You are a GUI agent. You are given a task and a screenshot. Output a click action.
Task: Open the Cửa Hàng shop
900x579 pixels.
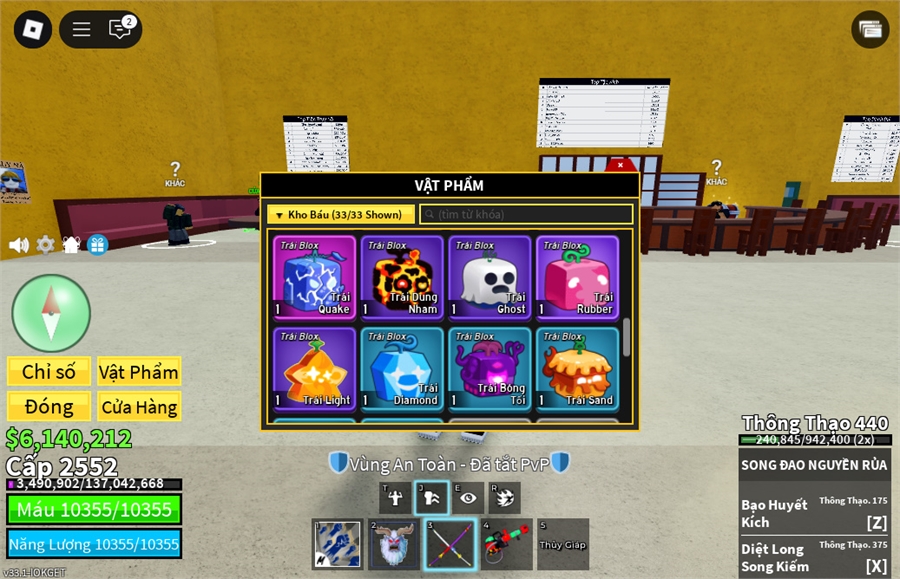click(x=139, y=407)
